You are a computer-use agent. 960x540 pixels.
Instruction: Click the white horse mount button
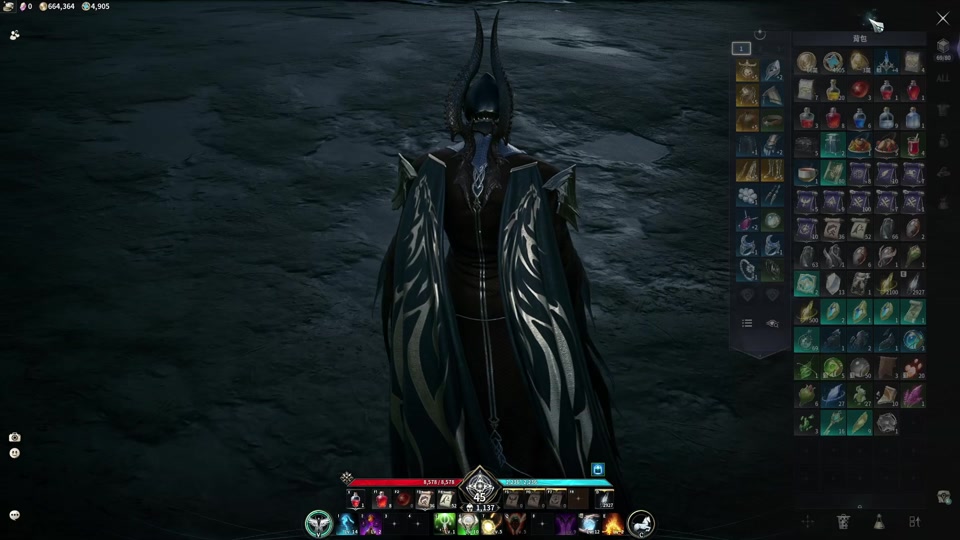tap(640, 523)
